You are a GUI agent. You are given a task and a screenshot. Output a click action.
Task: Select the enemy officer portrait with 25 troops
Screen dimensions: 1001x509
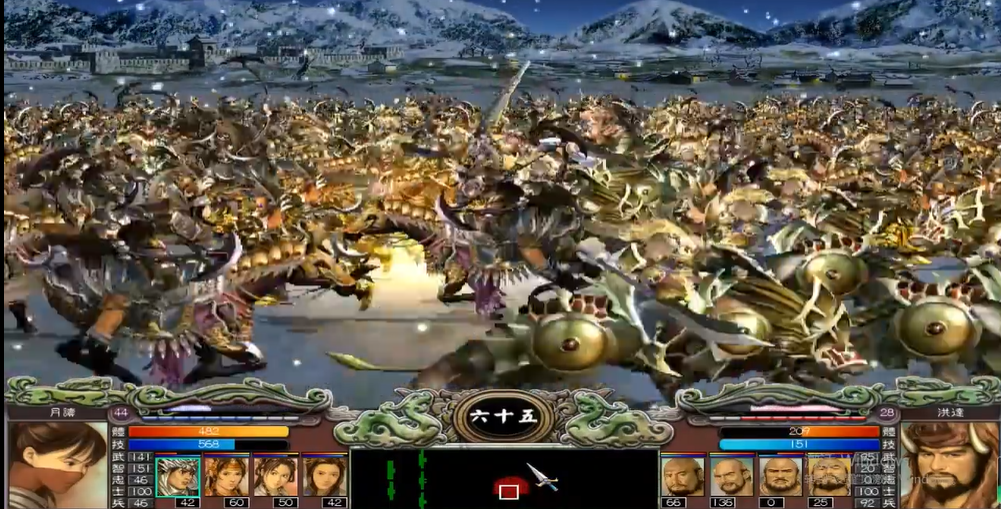[x=829, y=476]
